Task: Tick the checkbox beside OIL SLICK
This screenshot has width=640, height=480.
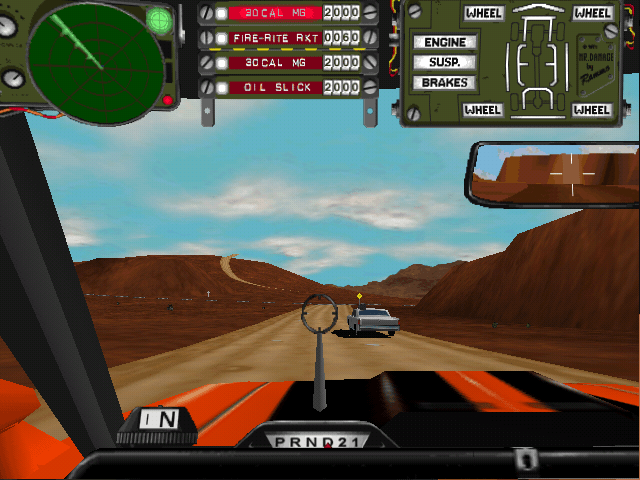Action: (x=222, y=88)
